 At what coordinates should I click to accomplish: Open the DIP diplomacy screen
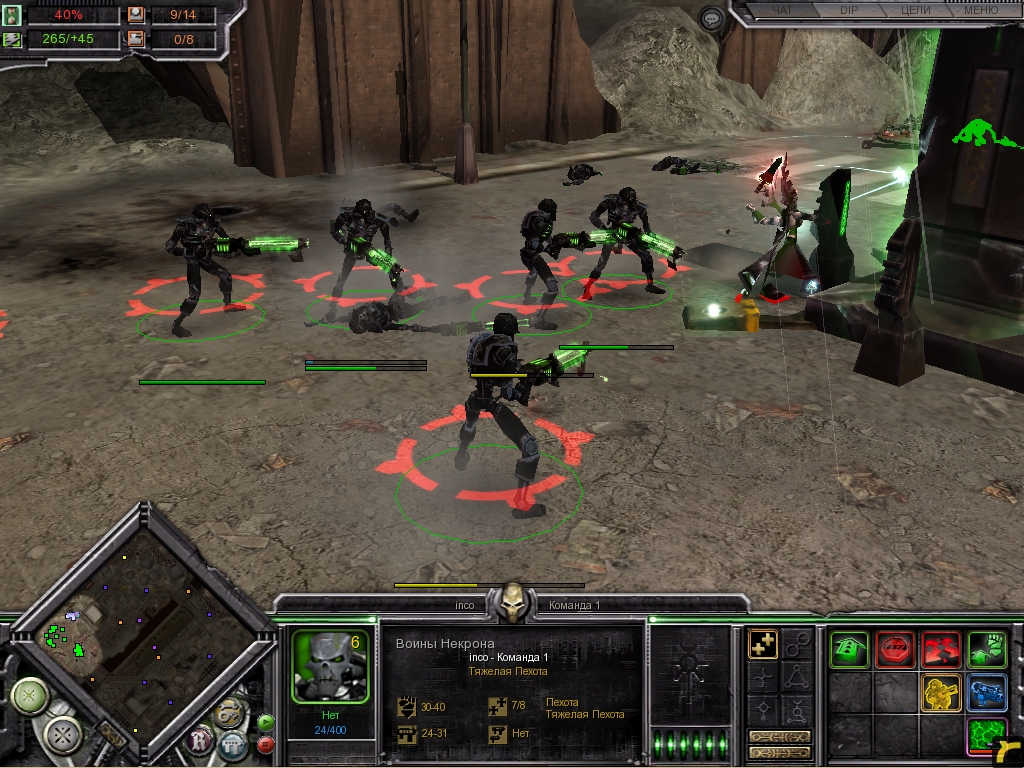848,11
